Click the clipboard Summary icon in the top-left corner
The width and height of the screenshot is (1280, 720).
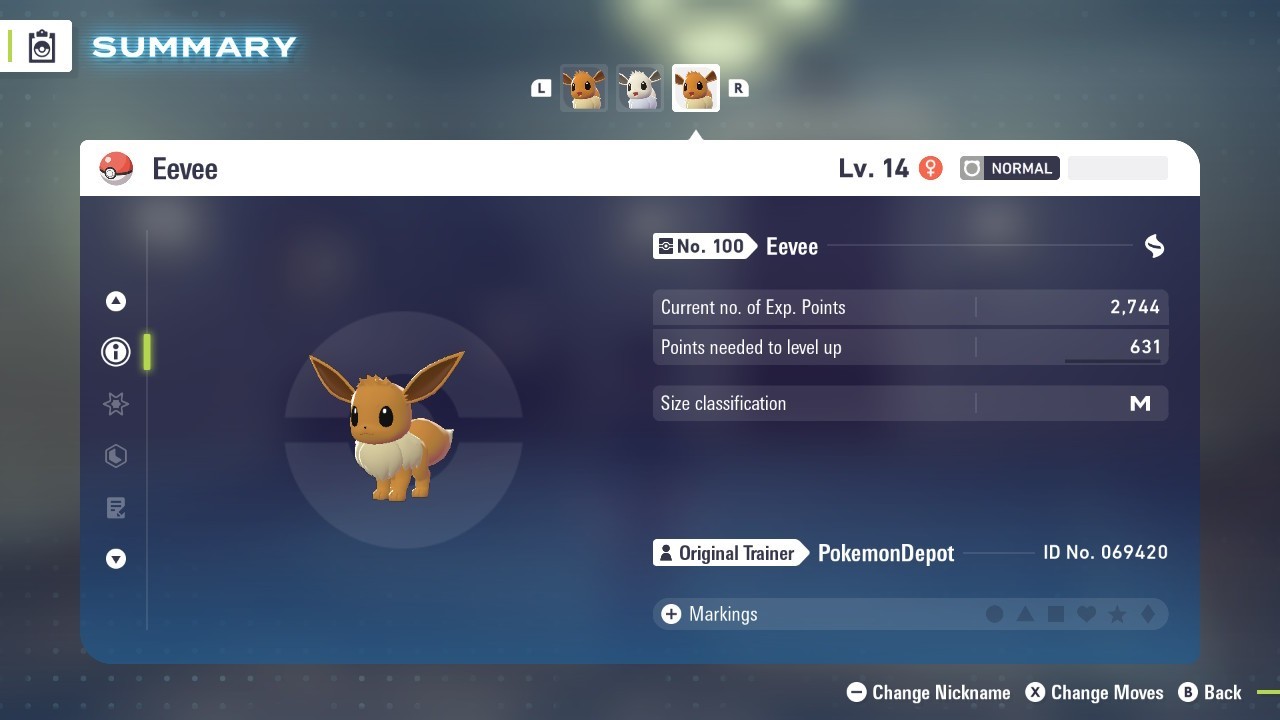coord(41,45)
